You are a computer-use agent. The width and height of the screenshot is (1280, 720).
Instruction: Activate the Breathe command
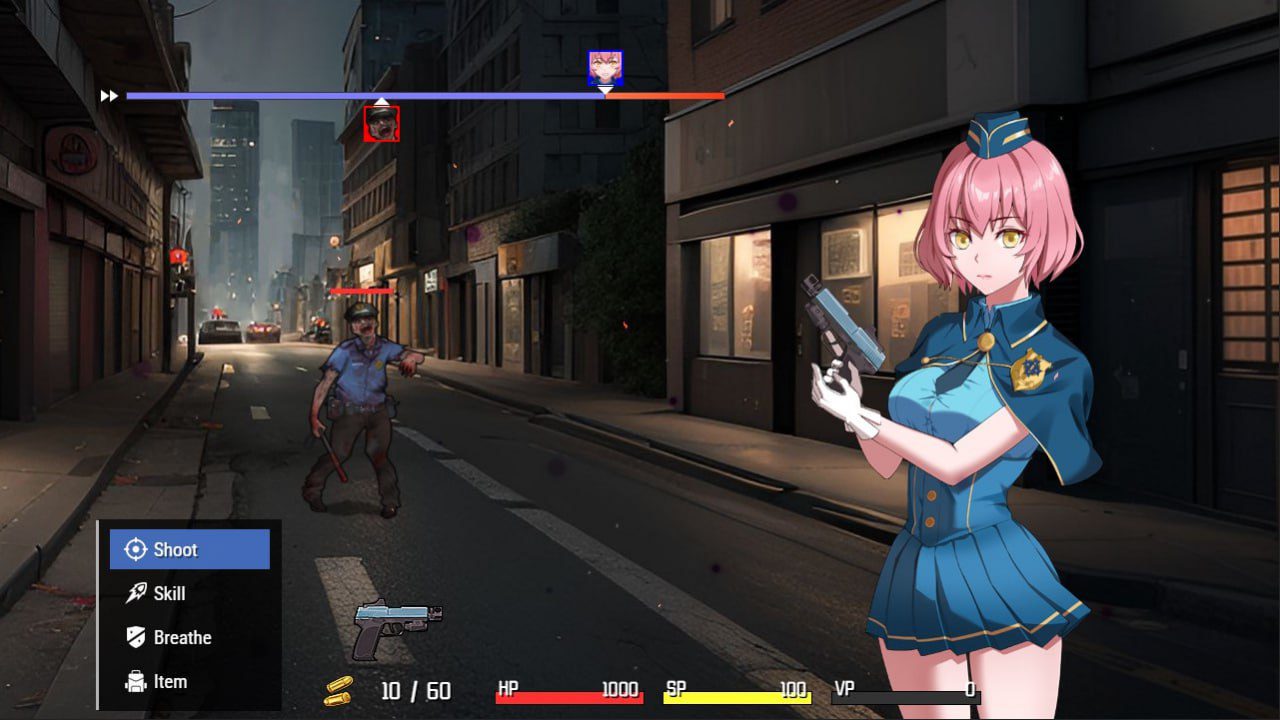[x=184, y=637]
